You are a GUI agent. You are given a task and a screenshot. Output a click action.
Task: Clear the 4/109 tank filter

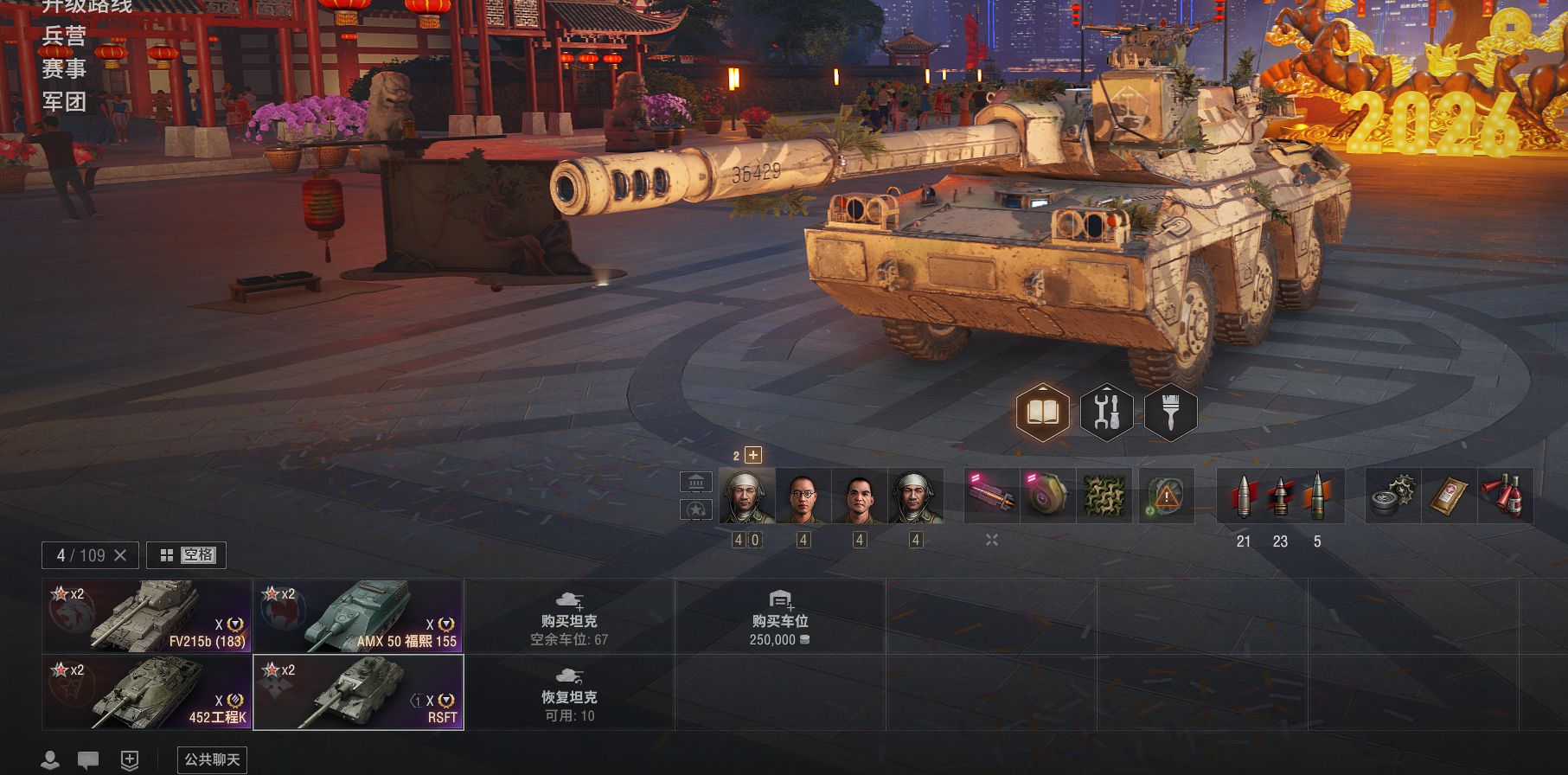(120, 555)
